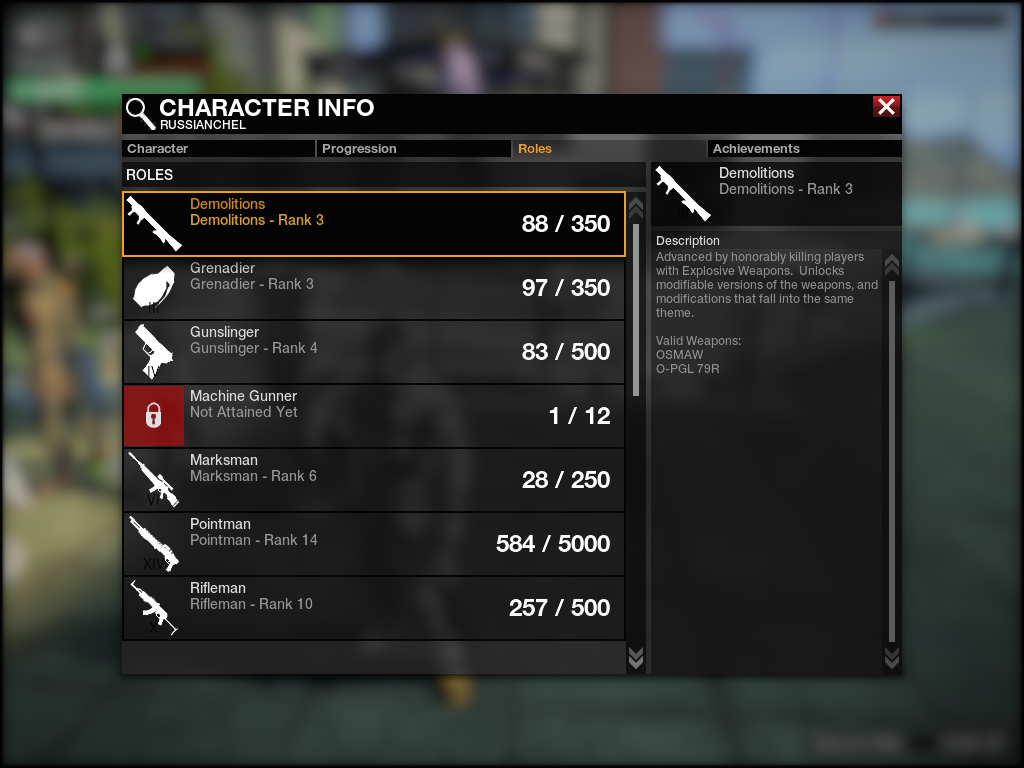The height and width of the screenshot is (768, 1024).
Task: Select the Demolitions role row
Action: pyautogui.click(x=373, y=224)
